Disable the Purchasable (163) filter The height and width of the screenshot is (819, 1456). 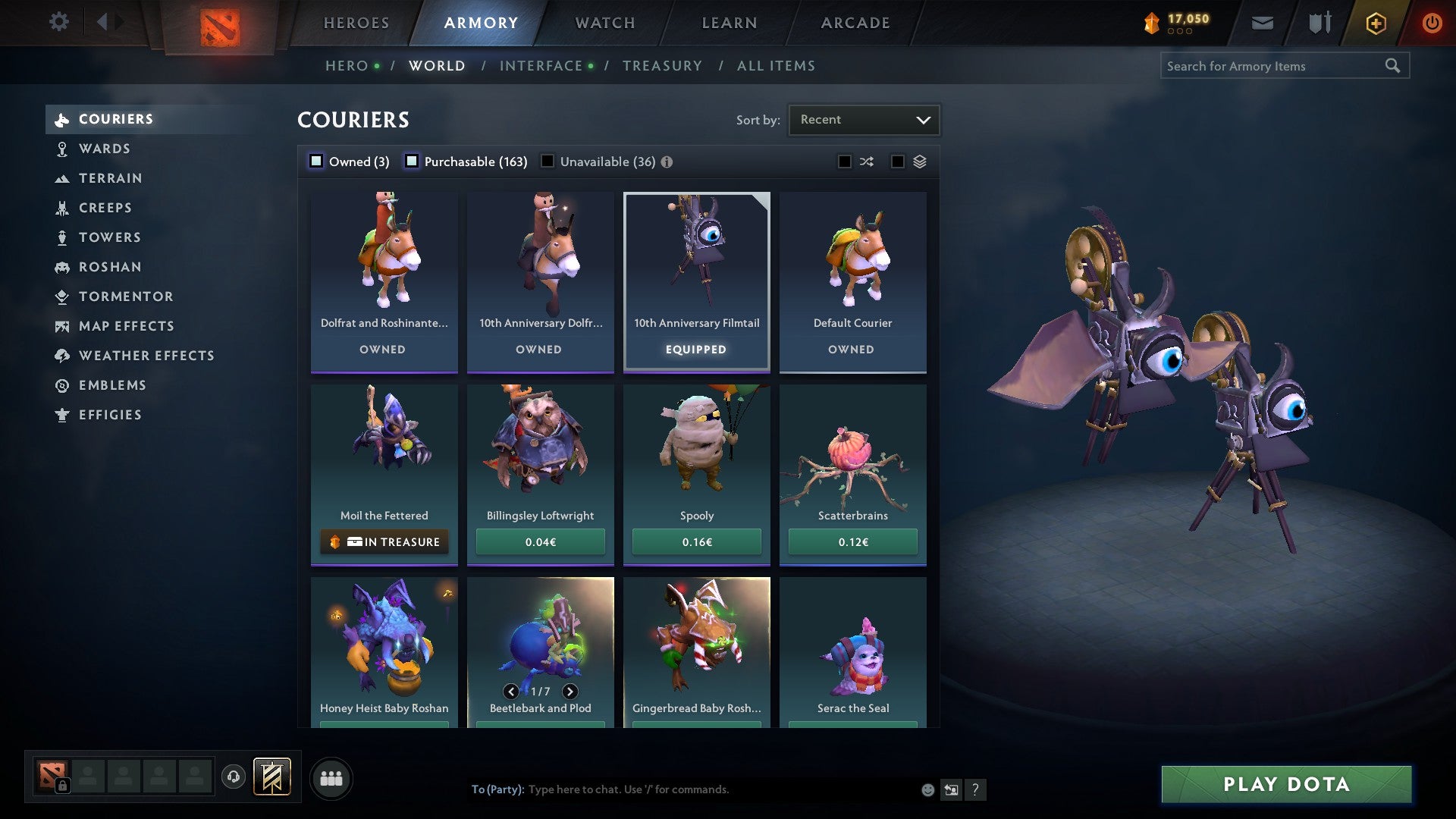click(x=413, y=162)
